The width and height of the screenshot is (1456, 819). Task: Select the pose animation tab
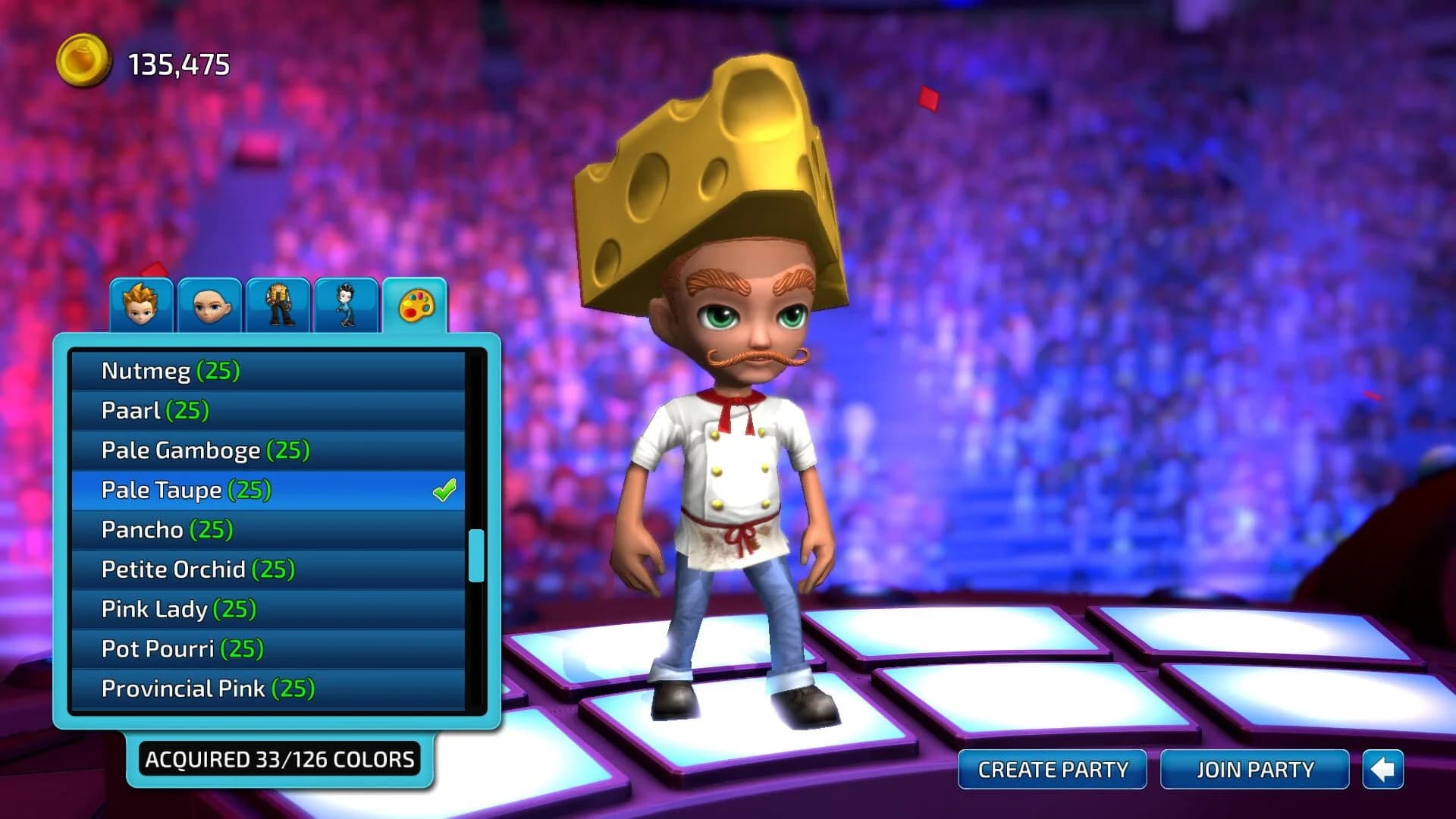click(345, 303)
